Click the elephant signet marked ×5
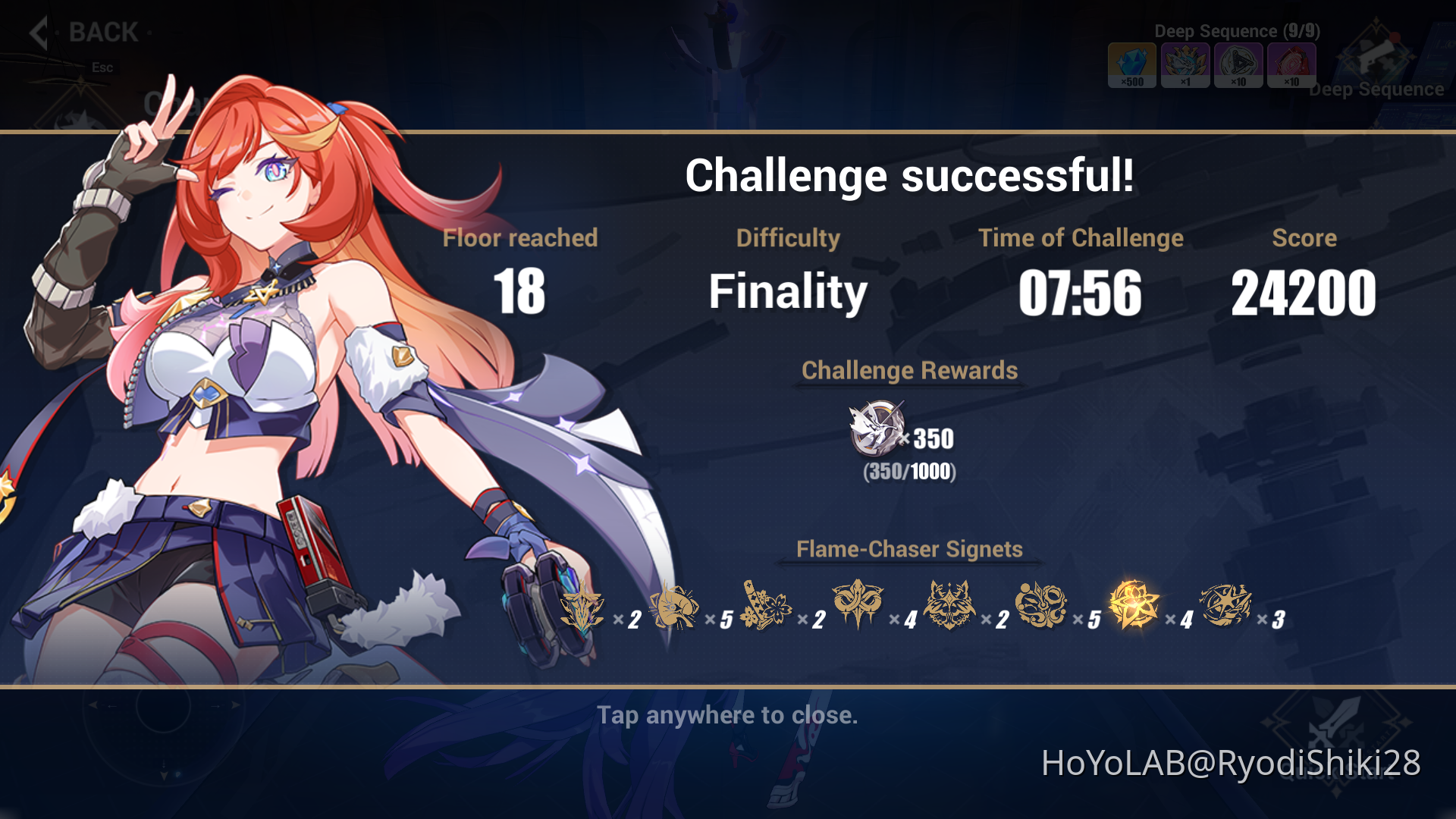1456x819 pixels. tap(675, 607)
